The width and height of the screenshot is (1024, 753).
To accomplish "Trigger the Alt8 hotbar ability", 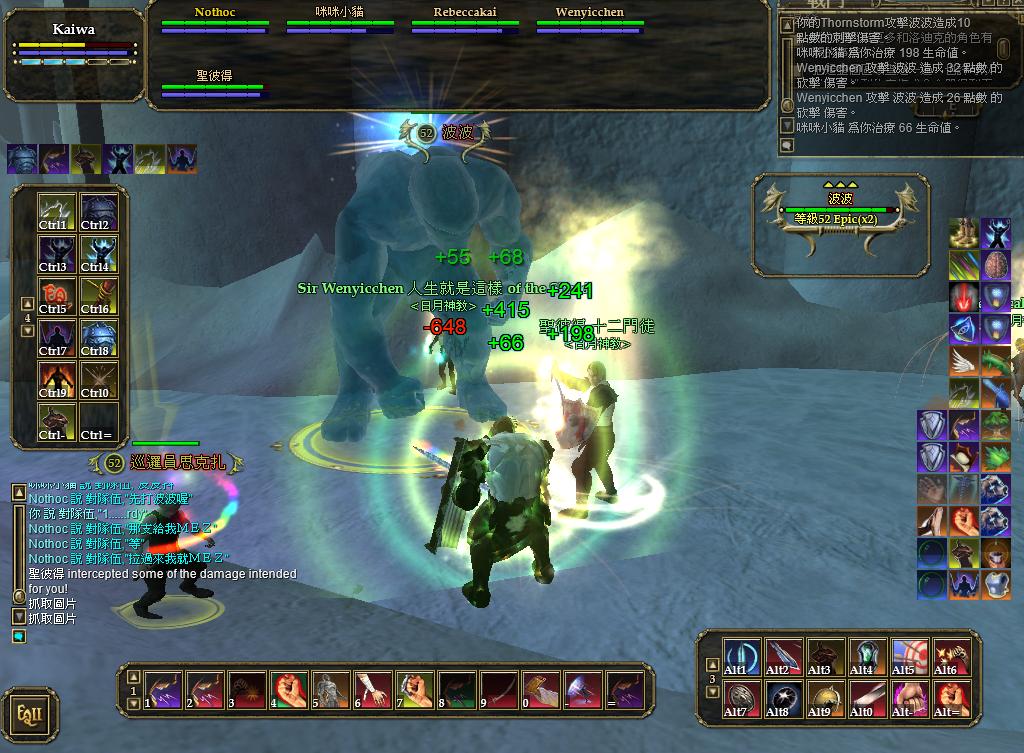I will point(783,698).
